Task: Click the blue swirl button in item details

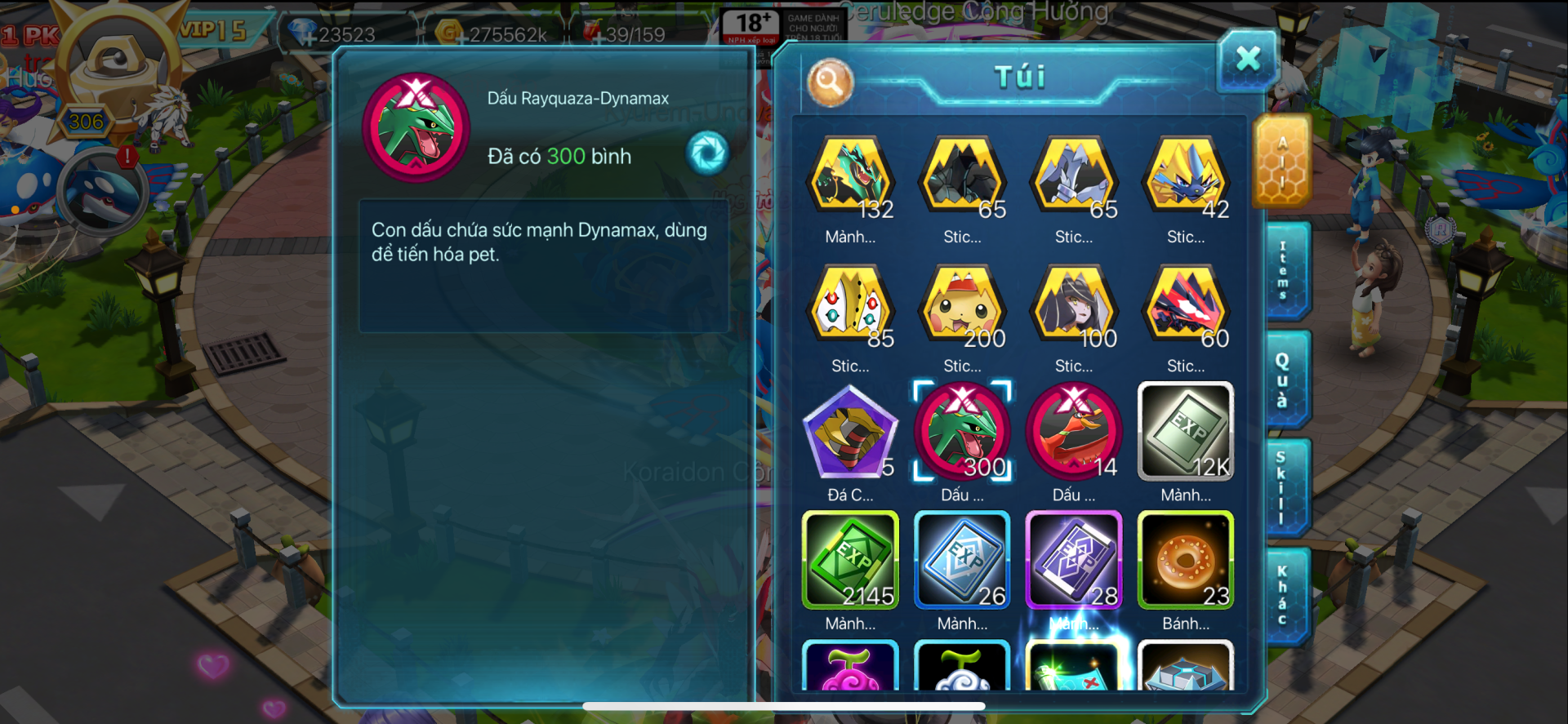Action: click(x=707, y=153)
